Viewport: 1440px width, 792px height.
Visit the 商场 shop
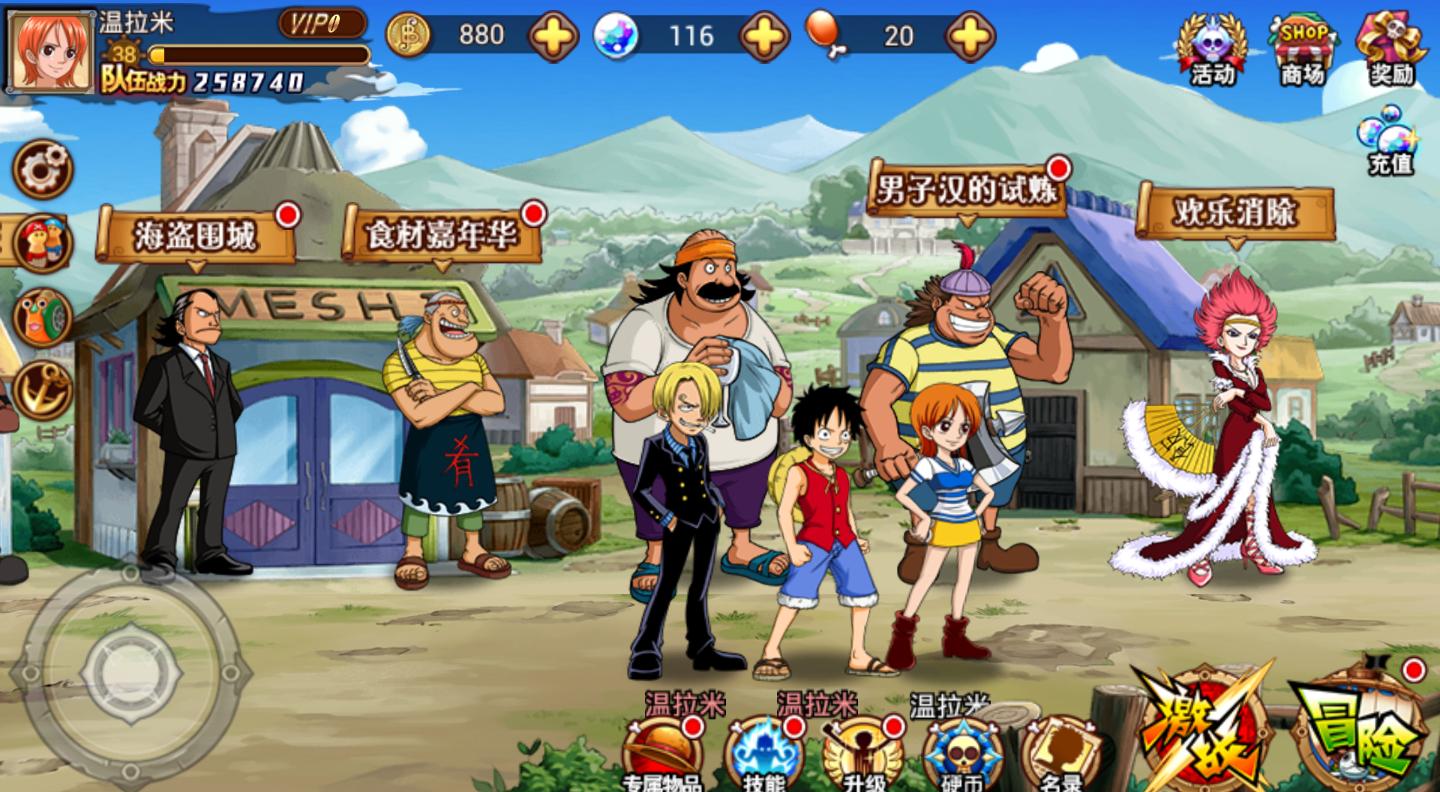point(1301,48)
